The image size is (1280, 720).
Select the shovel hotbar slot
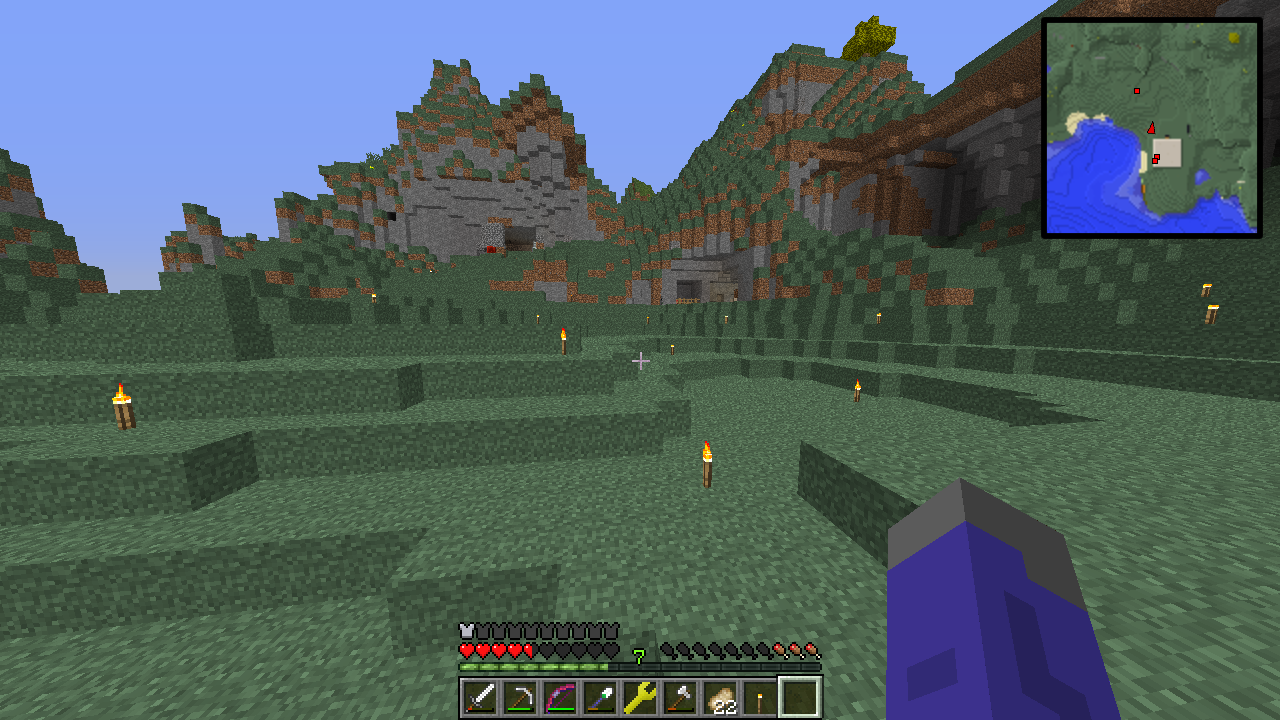pos(600,697)
